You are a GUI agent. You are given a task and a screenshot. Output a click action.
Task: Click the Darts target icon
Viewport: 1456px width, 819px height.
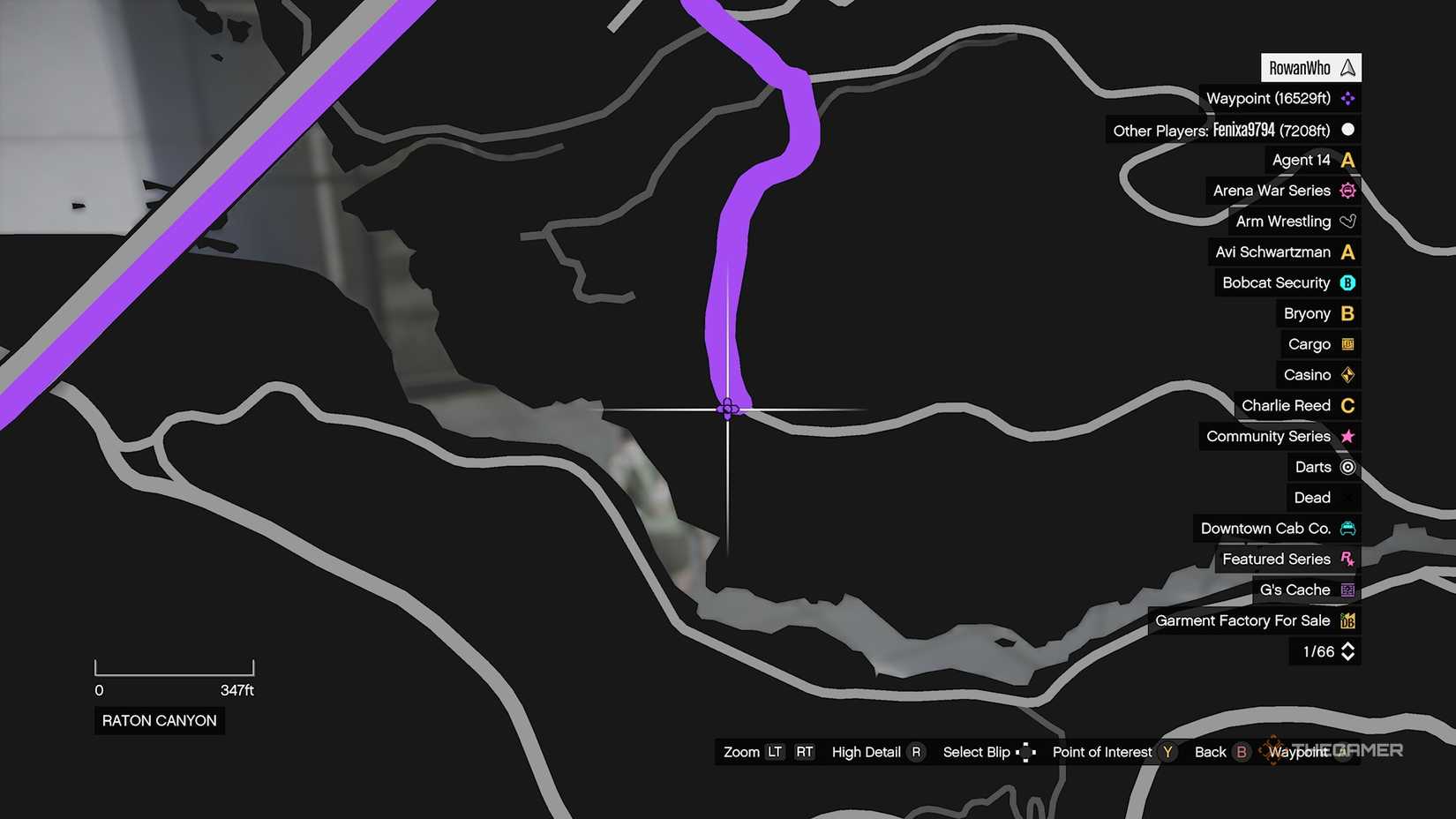1348,467
